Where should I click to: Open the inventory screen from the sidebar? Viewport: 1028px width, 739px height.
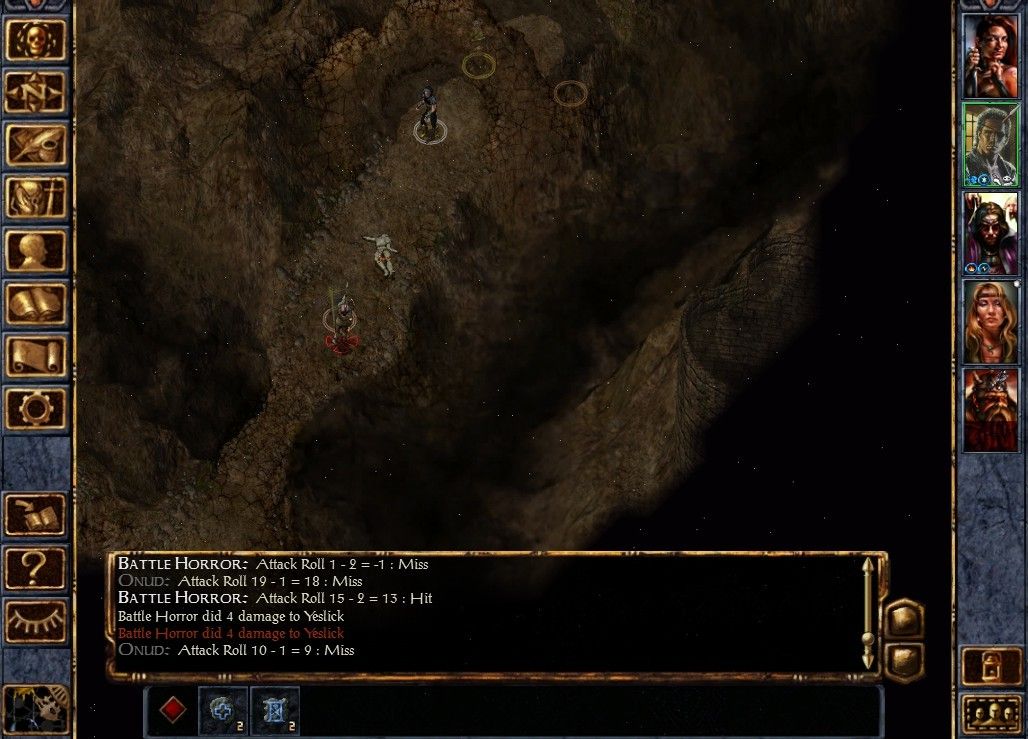(x=36, y=198)
